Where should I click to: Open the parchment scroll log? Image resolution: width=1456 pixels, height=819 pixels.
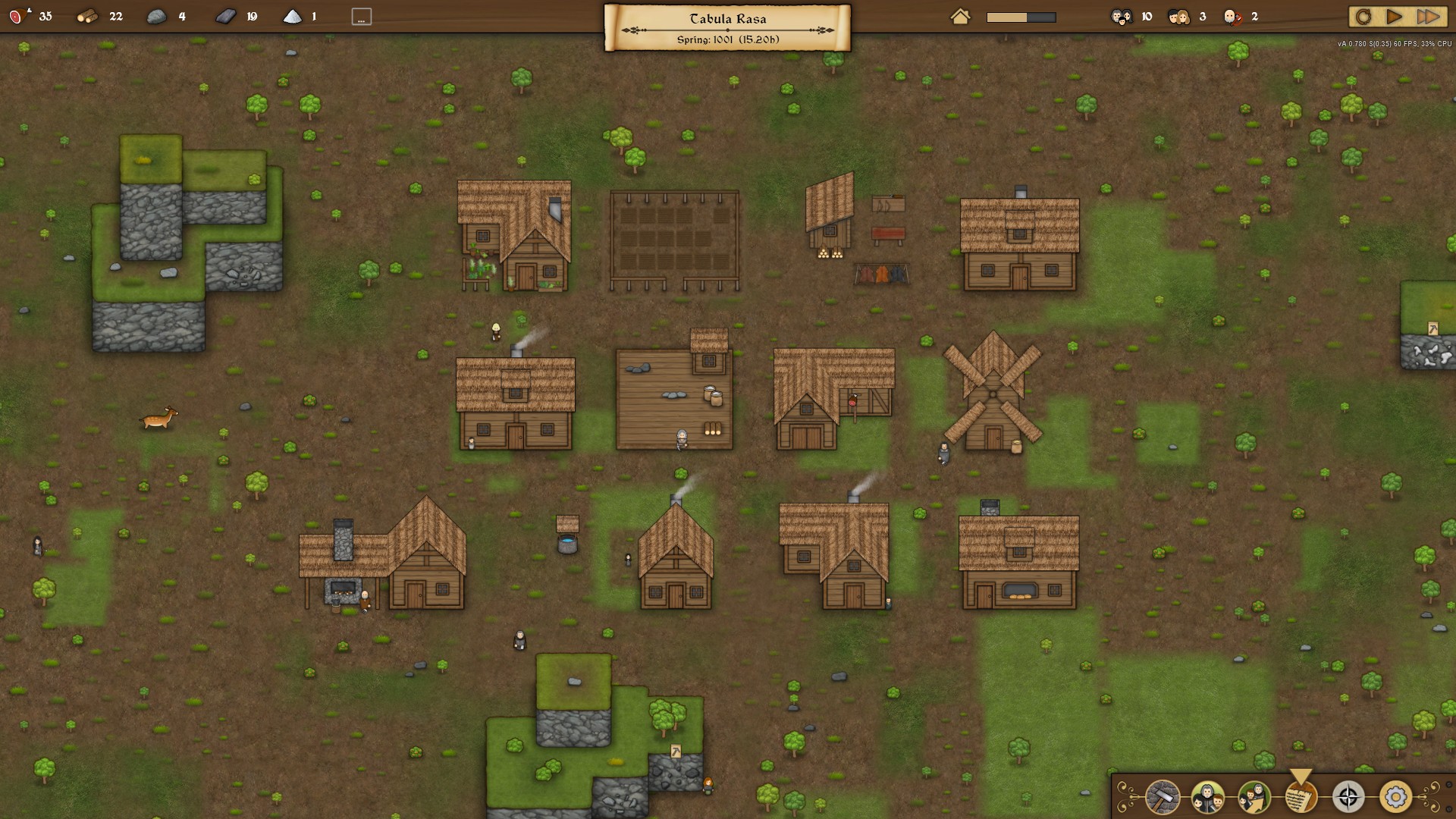[x=1301, y=797]
